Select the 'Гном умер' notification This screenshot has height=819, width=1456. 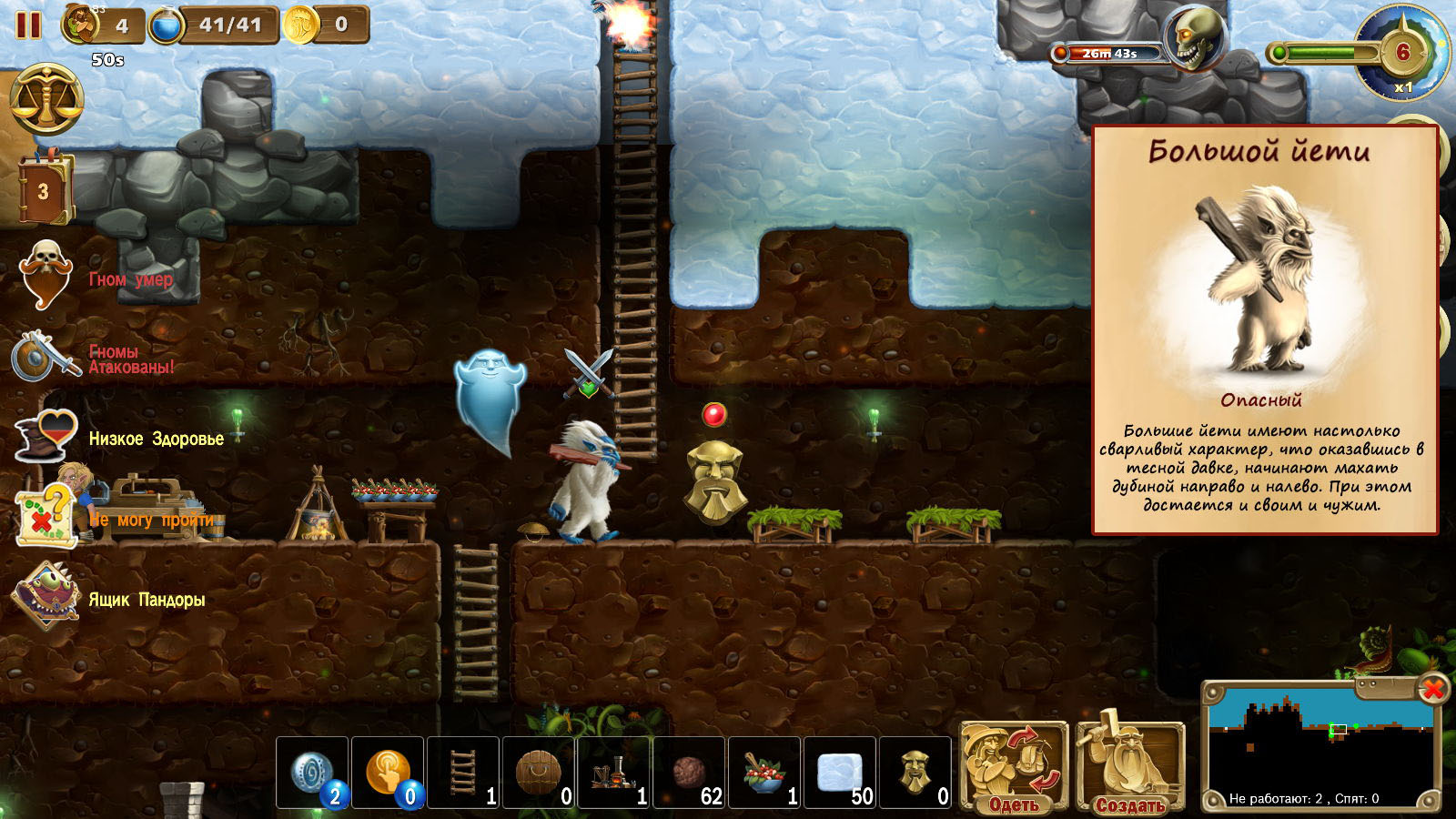[x=130, y=279]
